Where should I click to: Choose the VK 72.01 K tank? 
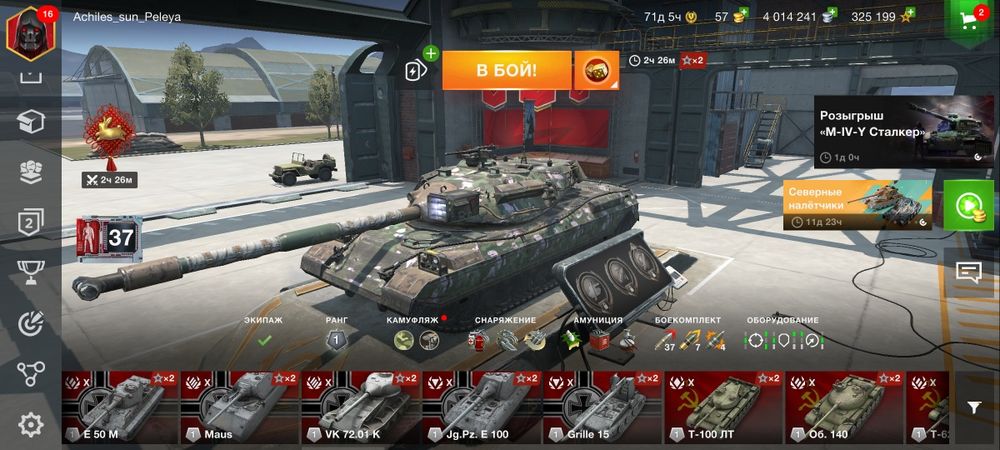(360, 407)
